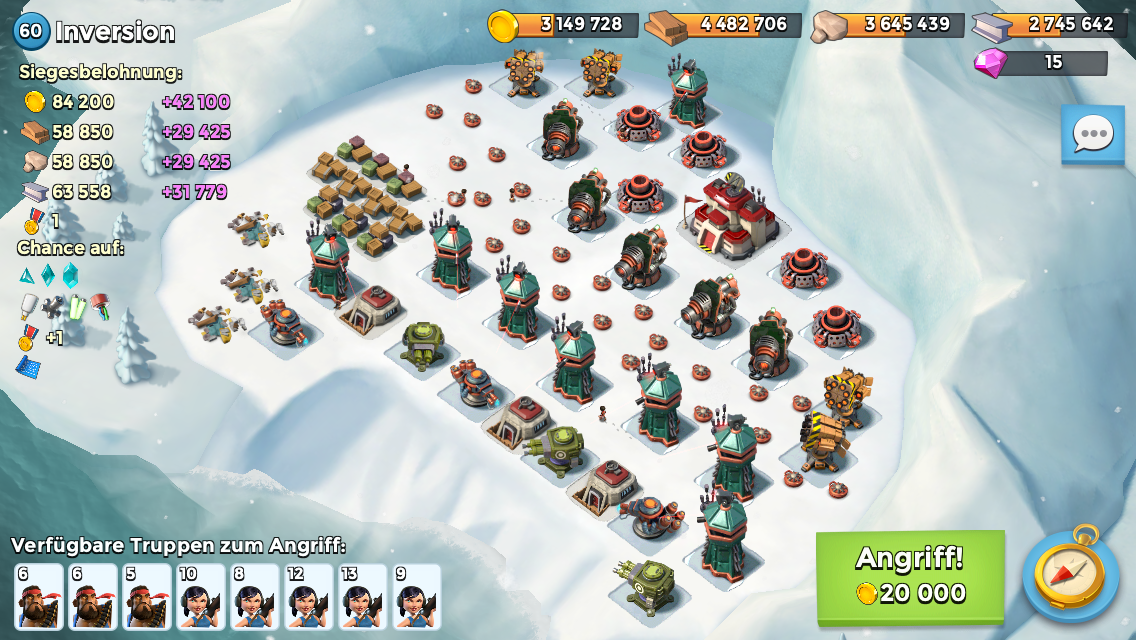The image size is (1136, 640).
Task: Choose the Zooka troop card showing 13
Action: [363, 597]
